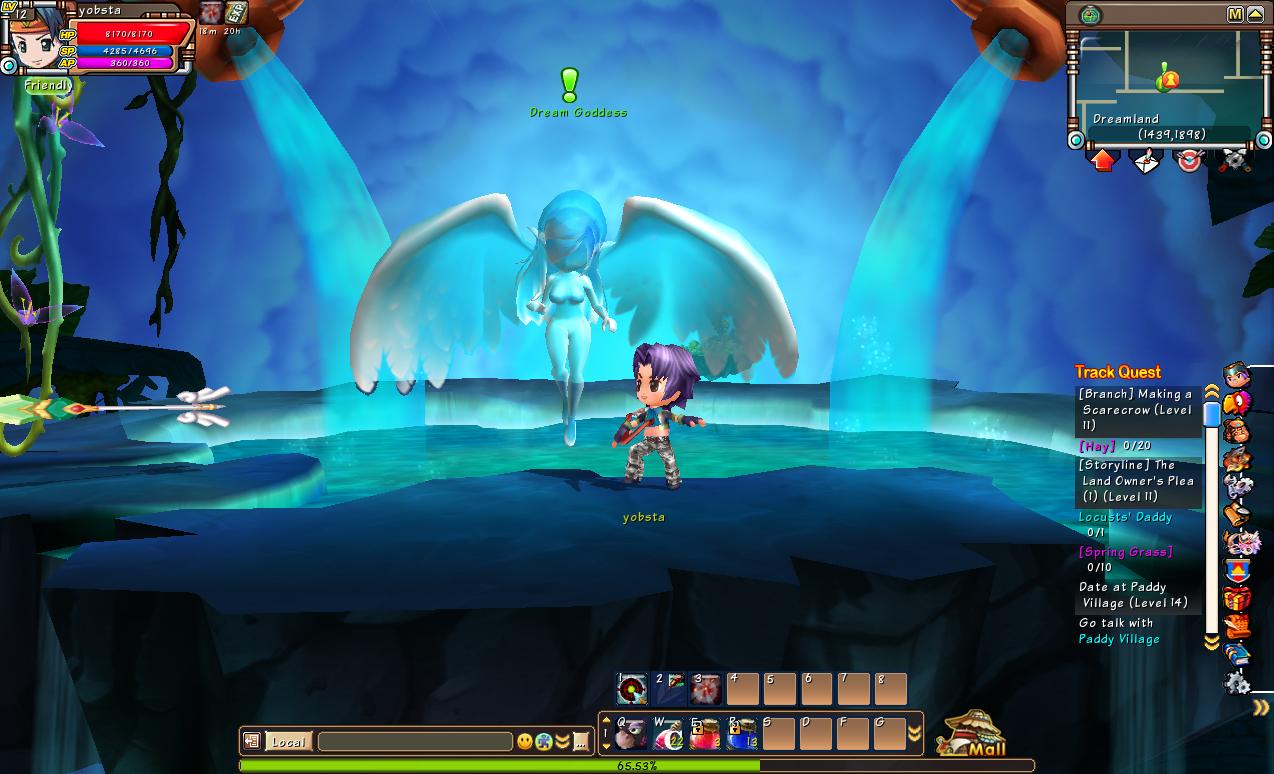Focus the chat text input box

tap(415, 741)
